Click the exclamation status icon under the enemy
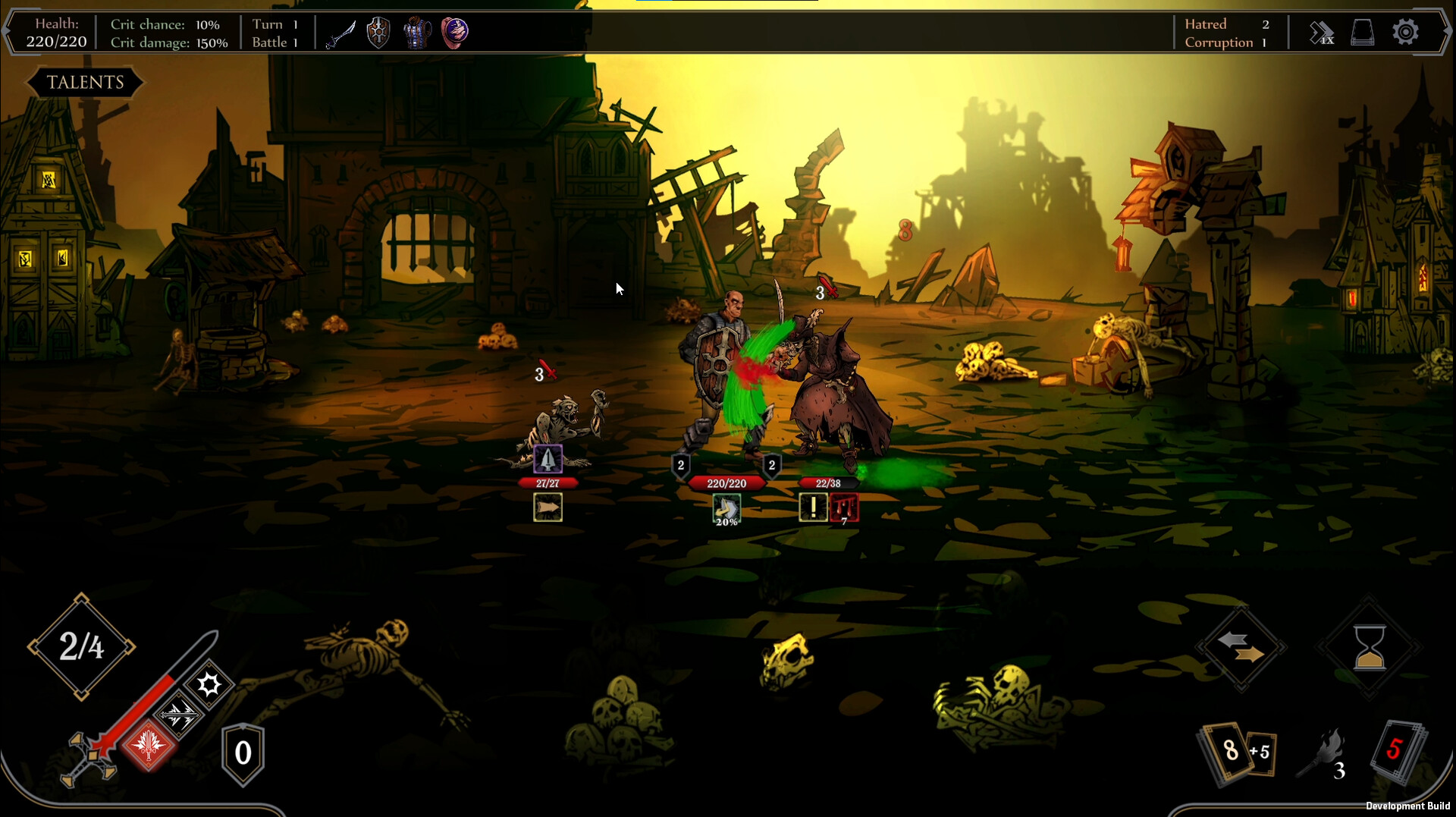 coord(813,507)
